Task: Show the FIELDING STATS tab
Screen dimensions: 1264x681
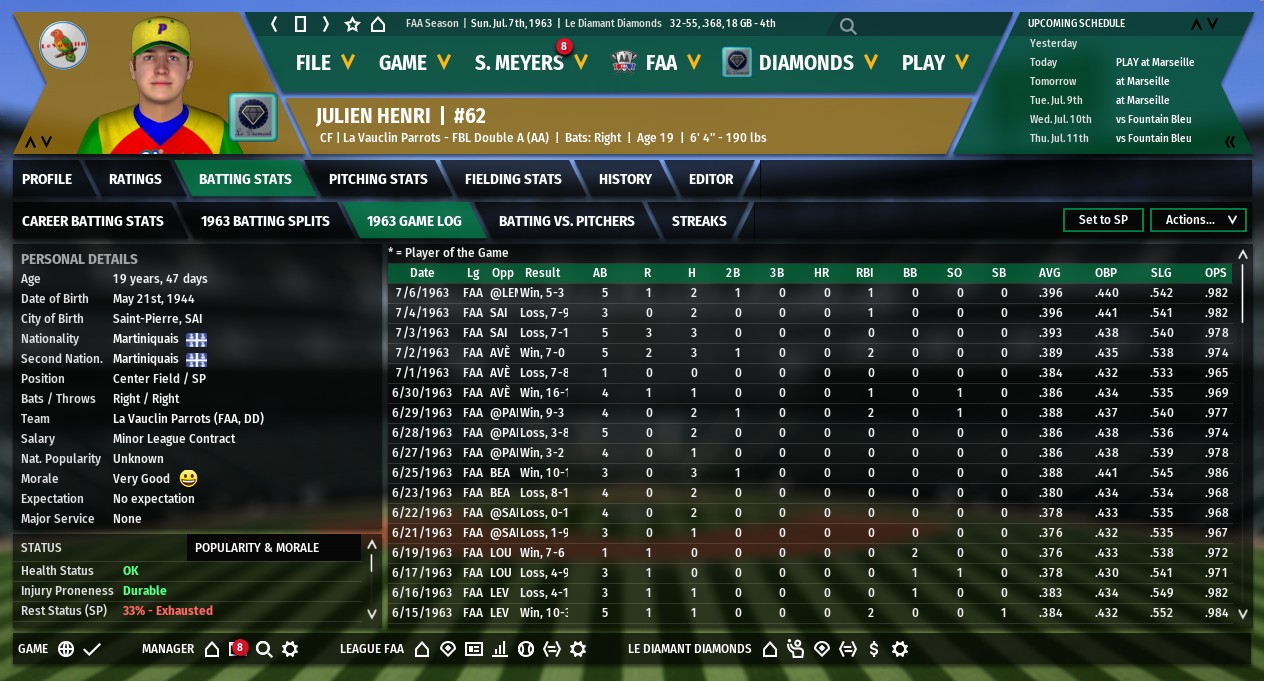Action: (x=513, y=179)
